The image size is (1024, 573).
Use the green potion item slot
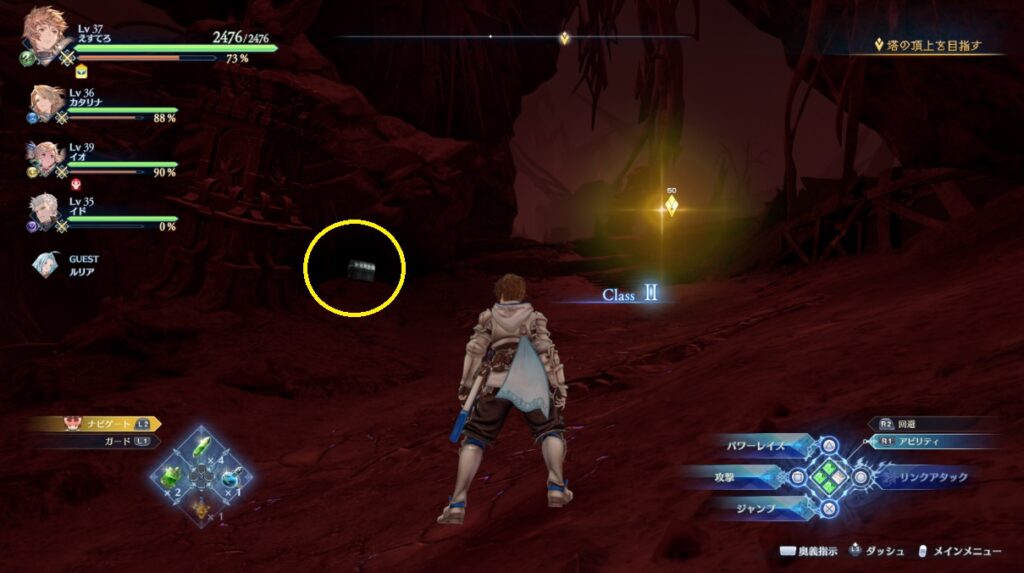click(172, 476)
